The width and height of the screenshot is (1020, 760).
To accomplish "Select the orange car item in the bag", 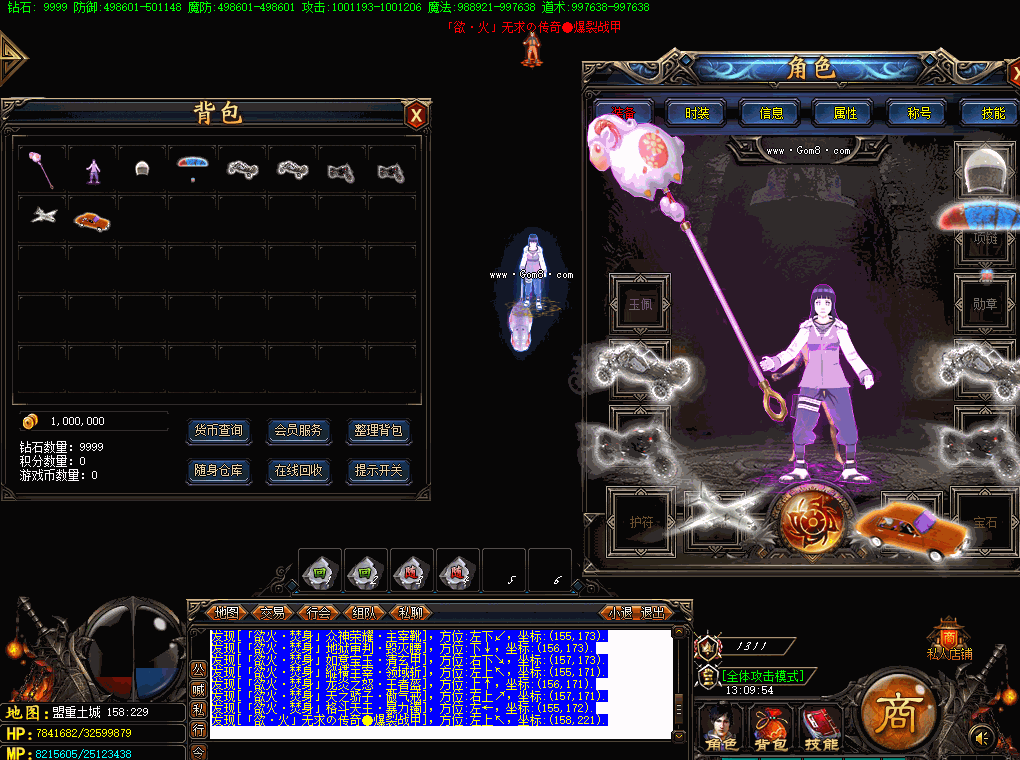I will click(x=92, y=219).
